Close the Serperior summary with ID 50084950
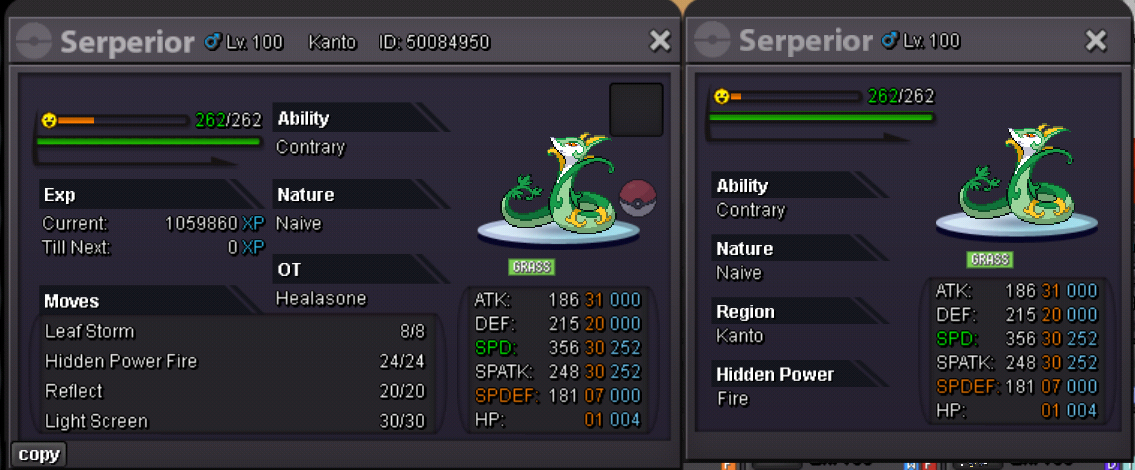Screen dimensions: 1135x470 pyautogui.click(x=660, y=41)
